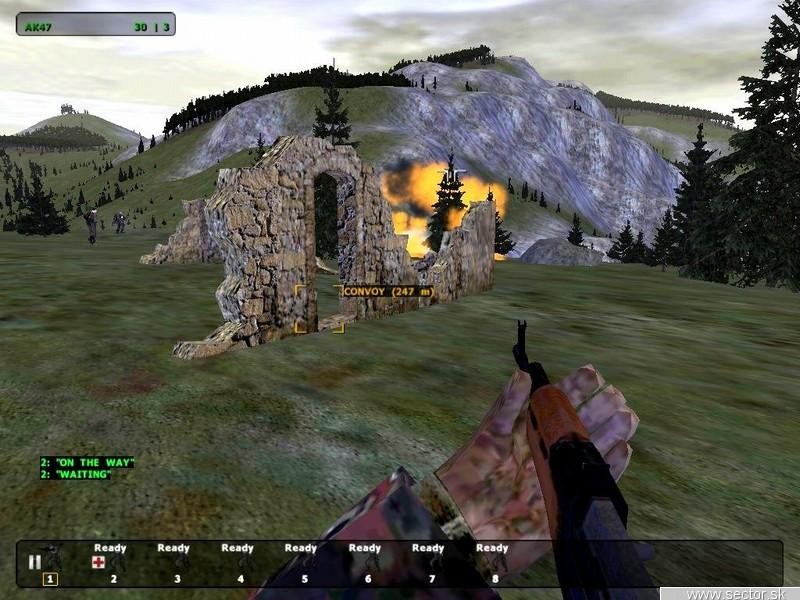Screen dimensions: 800x600
Task: Choose squad member 3 marked Ready
Action: click(x=173, y=563)
